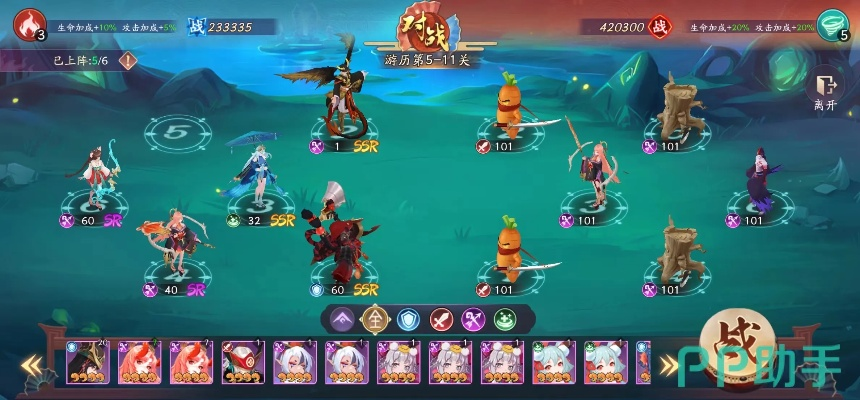Select the empty formation slot numbered 5
This screenshot has width=860, height=400.
tap(174, 132)
